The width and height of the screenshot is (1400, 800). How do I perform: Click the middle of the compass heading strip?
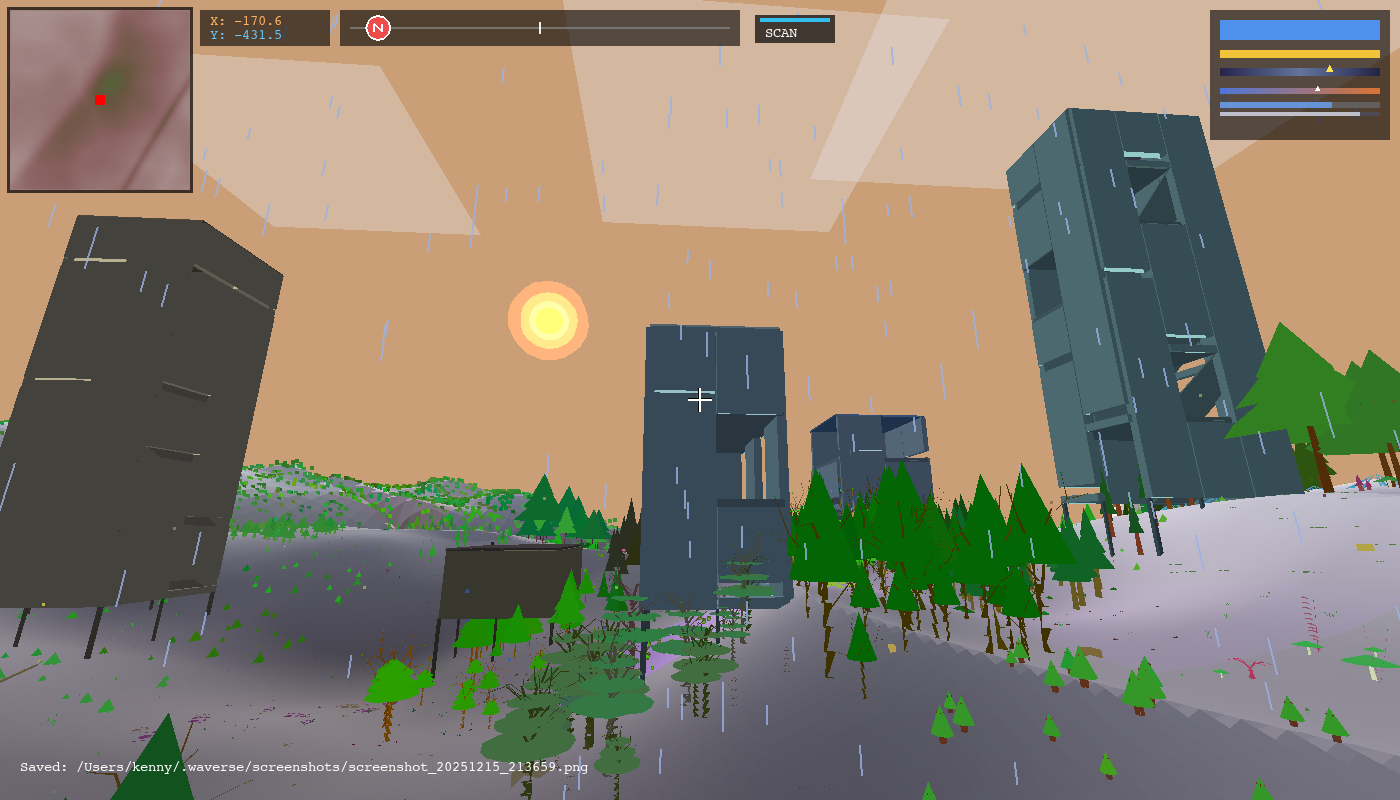point(540,27)
